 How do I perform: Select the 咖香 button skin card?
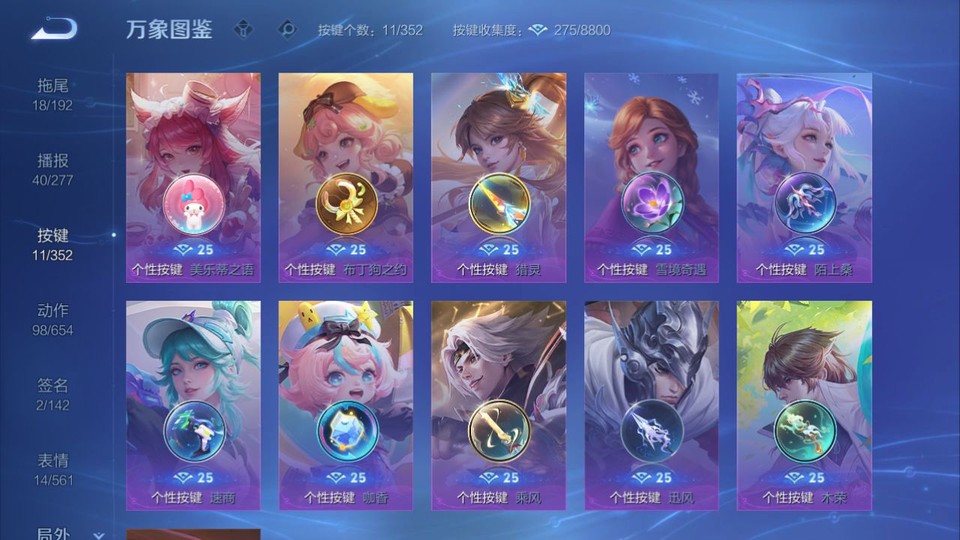(x=346, y=405)
